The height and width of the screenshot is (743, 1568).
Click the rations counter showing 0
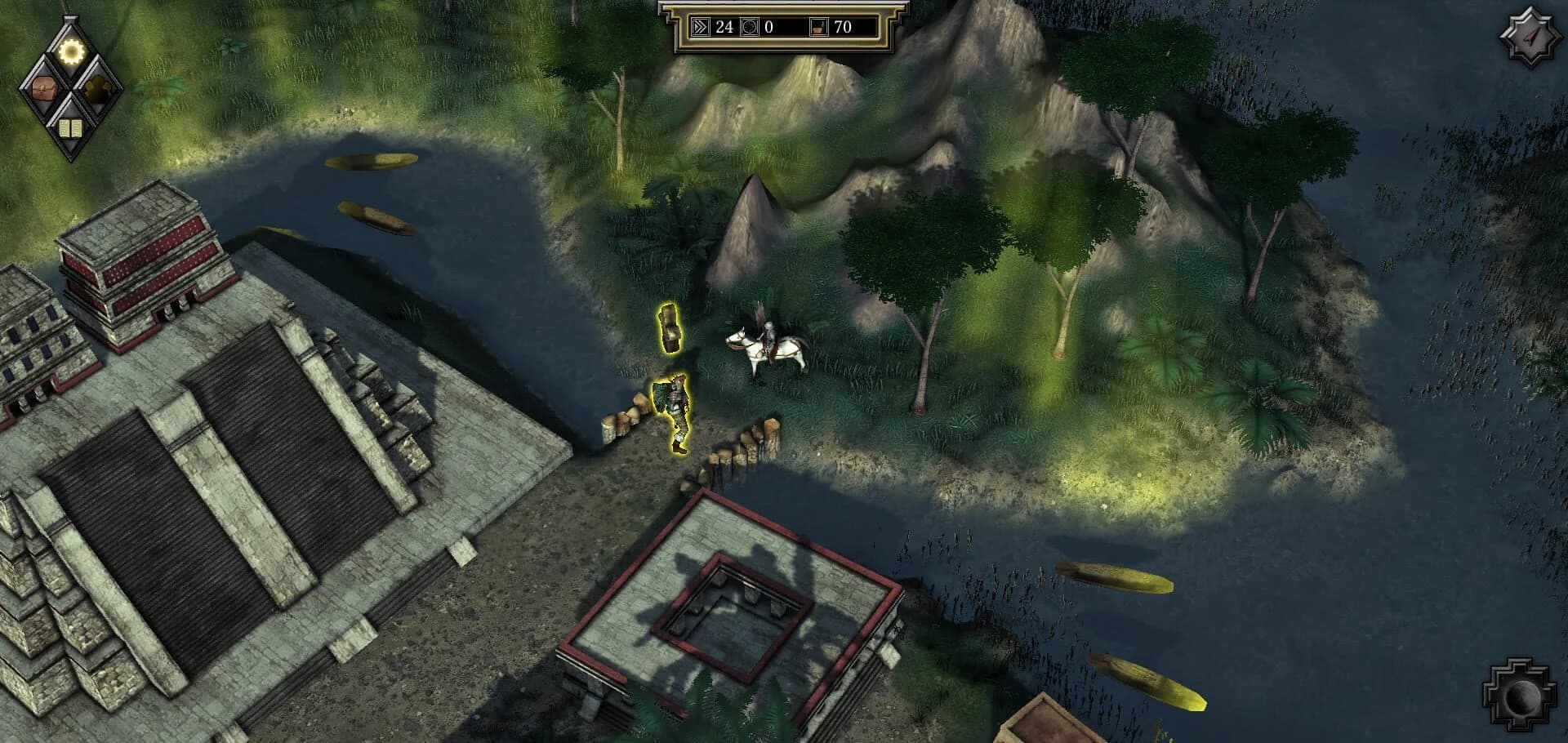click(768, 27)
